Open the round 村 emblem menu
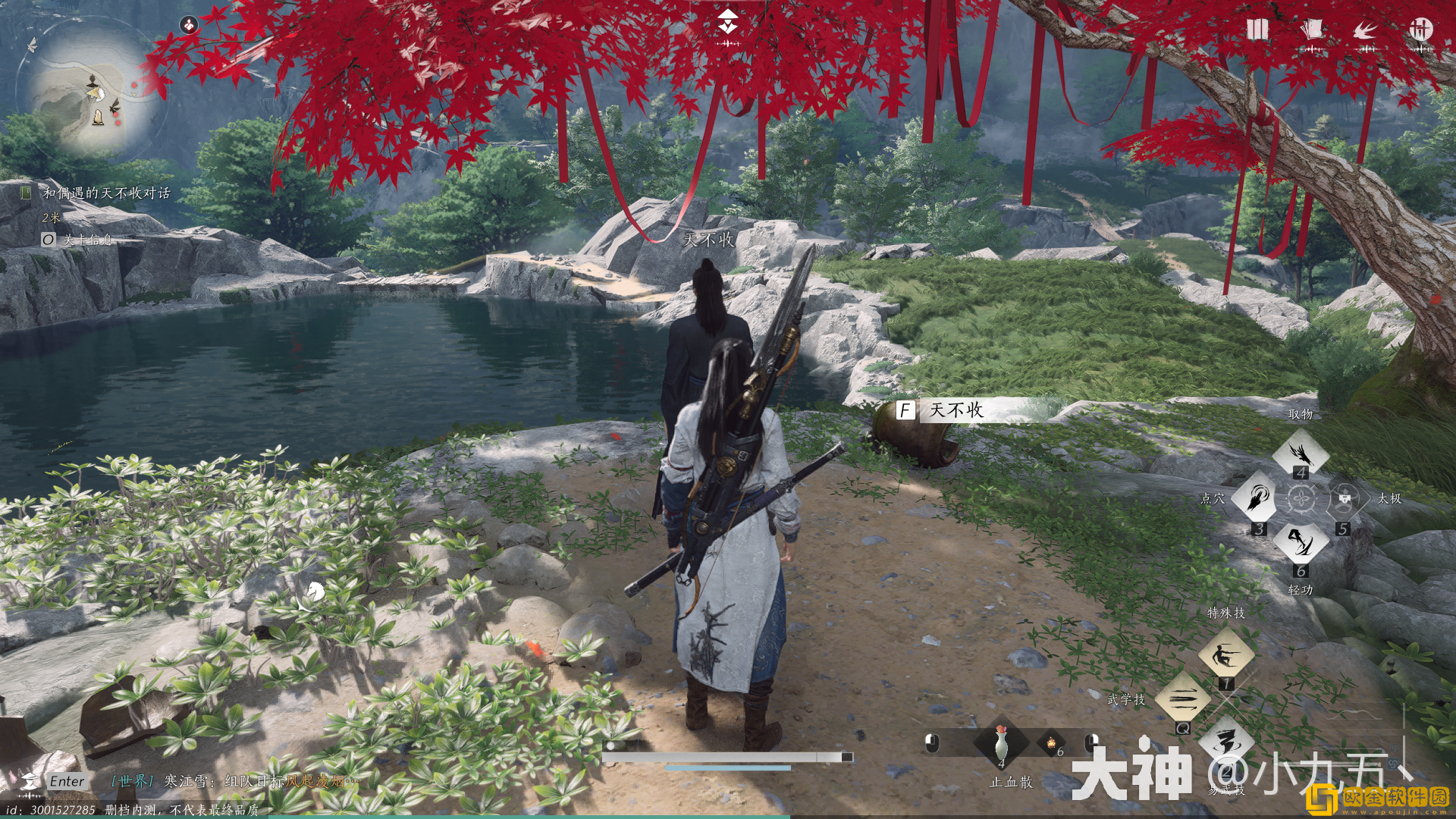Viewport: 1456px width, 819px height. 1420,30
